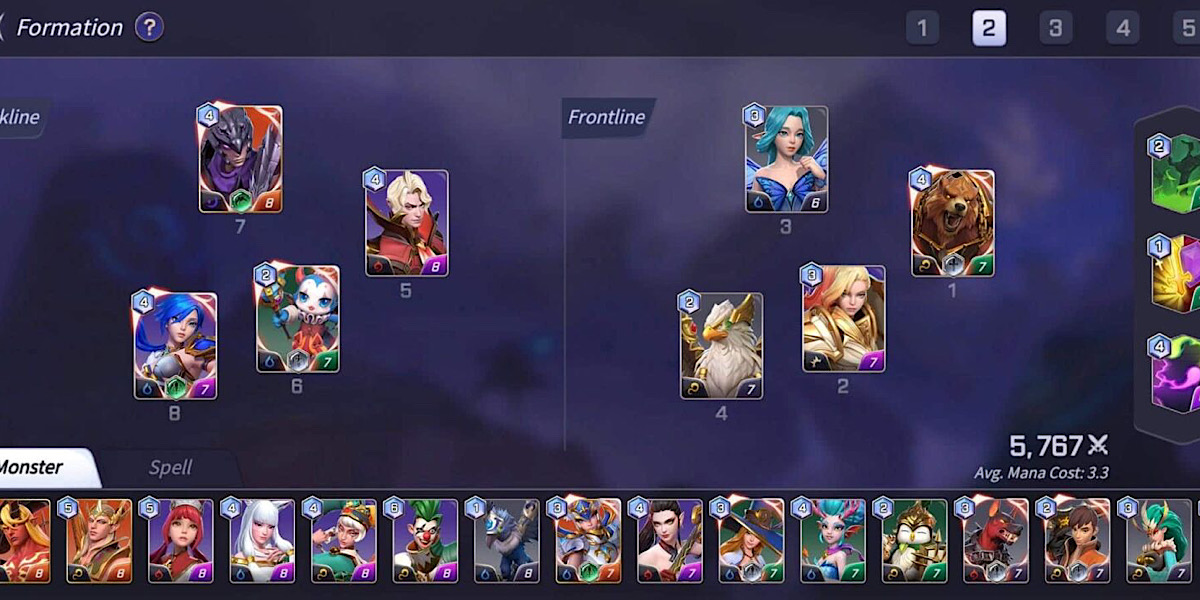
Task: Choose the white cat creature card
Action: tap(297, 319)
